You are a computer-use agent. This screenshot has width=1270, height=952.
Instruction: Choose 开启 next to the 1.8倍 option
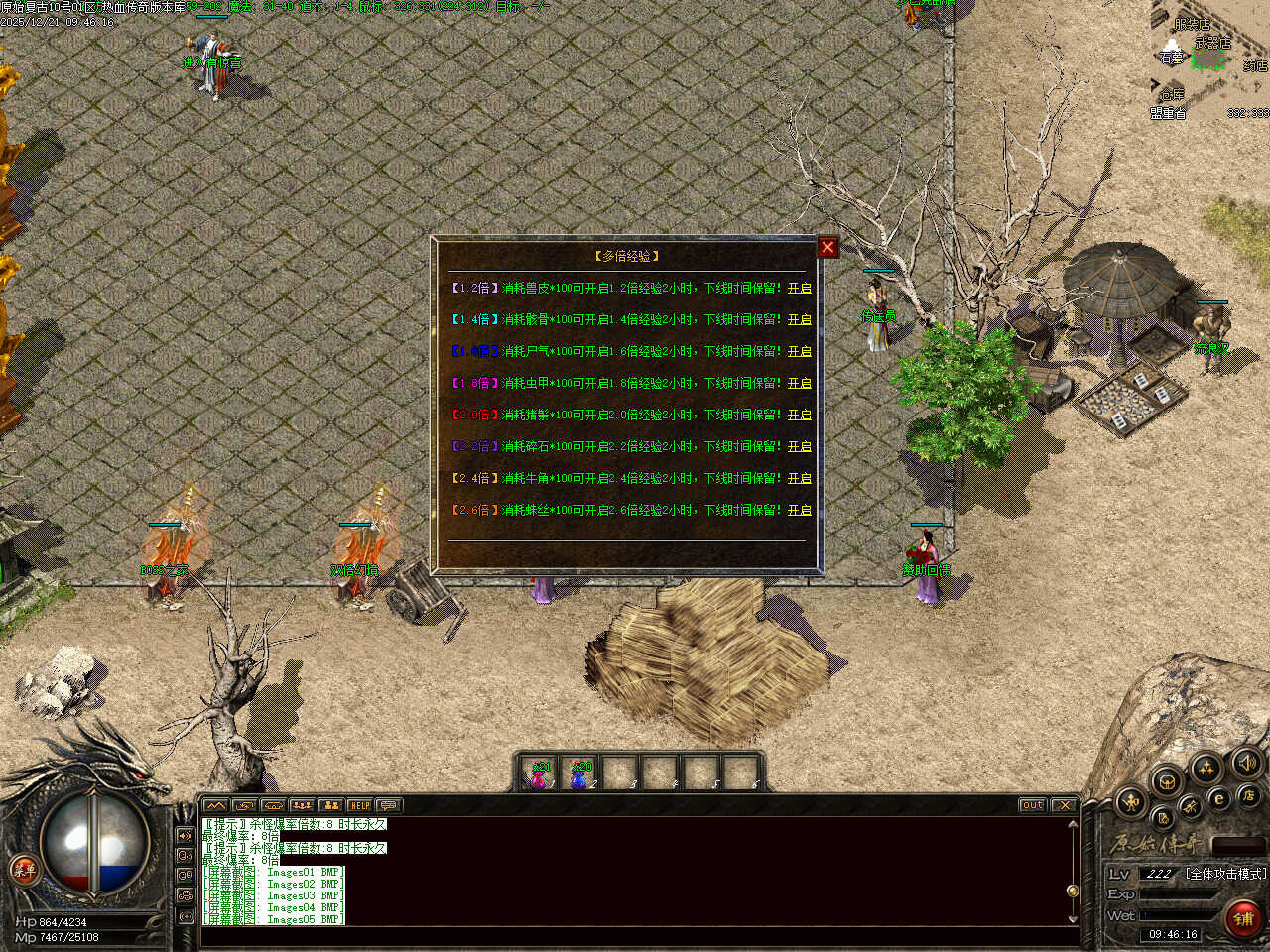click(x=799, y=383)
